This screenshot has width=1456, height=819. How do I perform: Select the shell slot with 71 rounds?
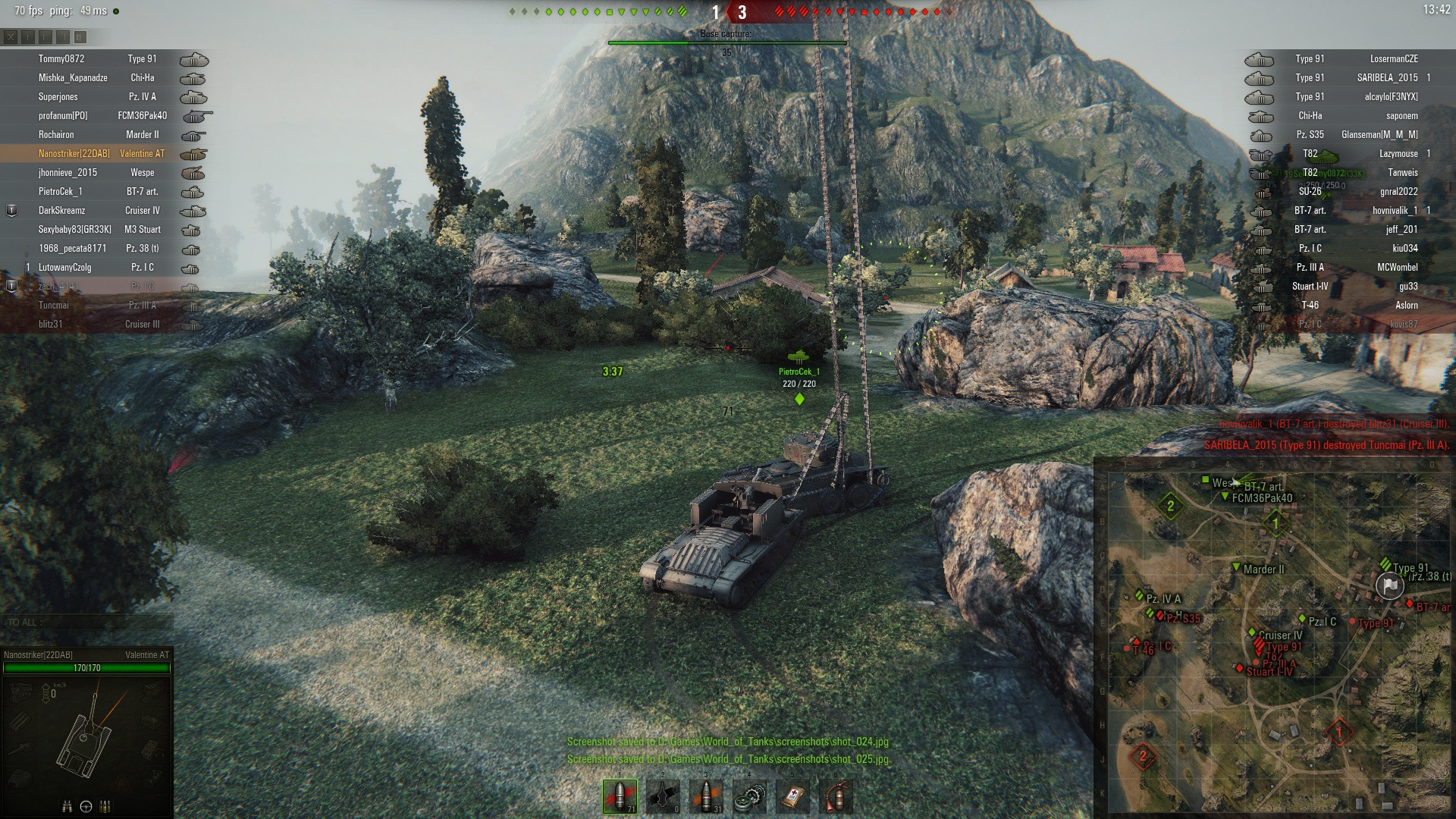click(620, 796)
